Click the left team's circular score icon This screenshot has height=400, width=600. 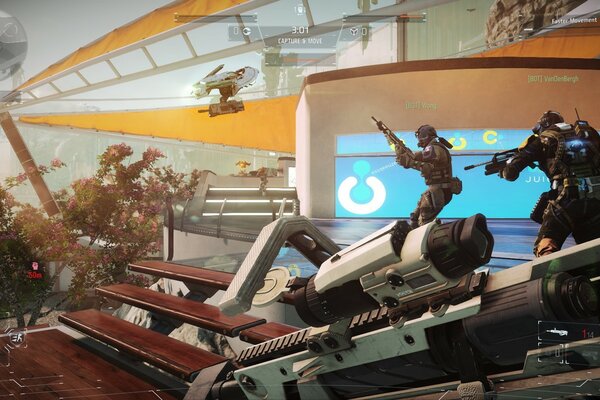pos(246,31)
